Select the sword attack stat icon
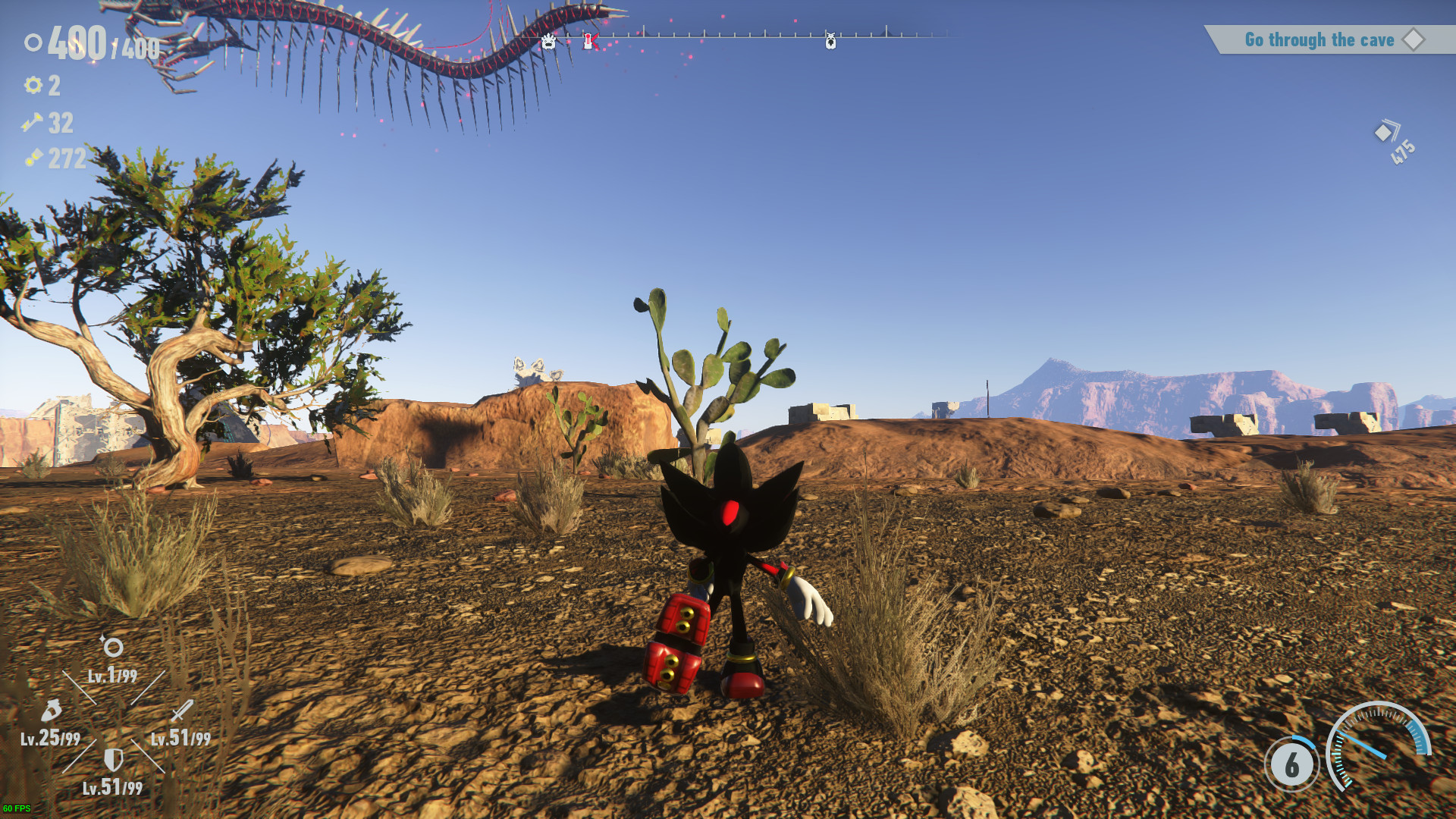Image resolution: width=1456 pixels, height=819 pixels. (182, 711)
